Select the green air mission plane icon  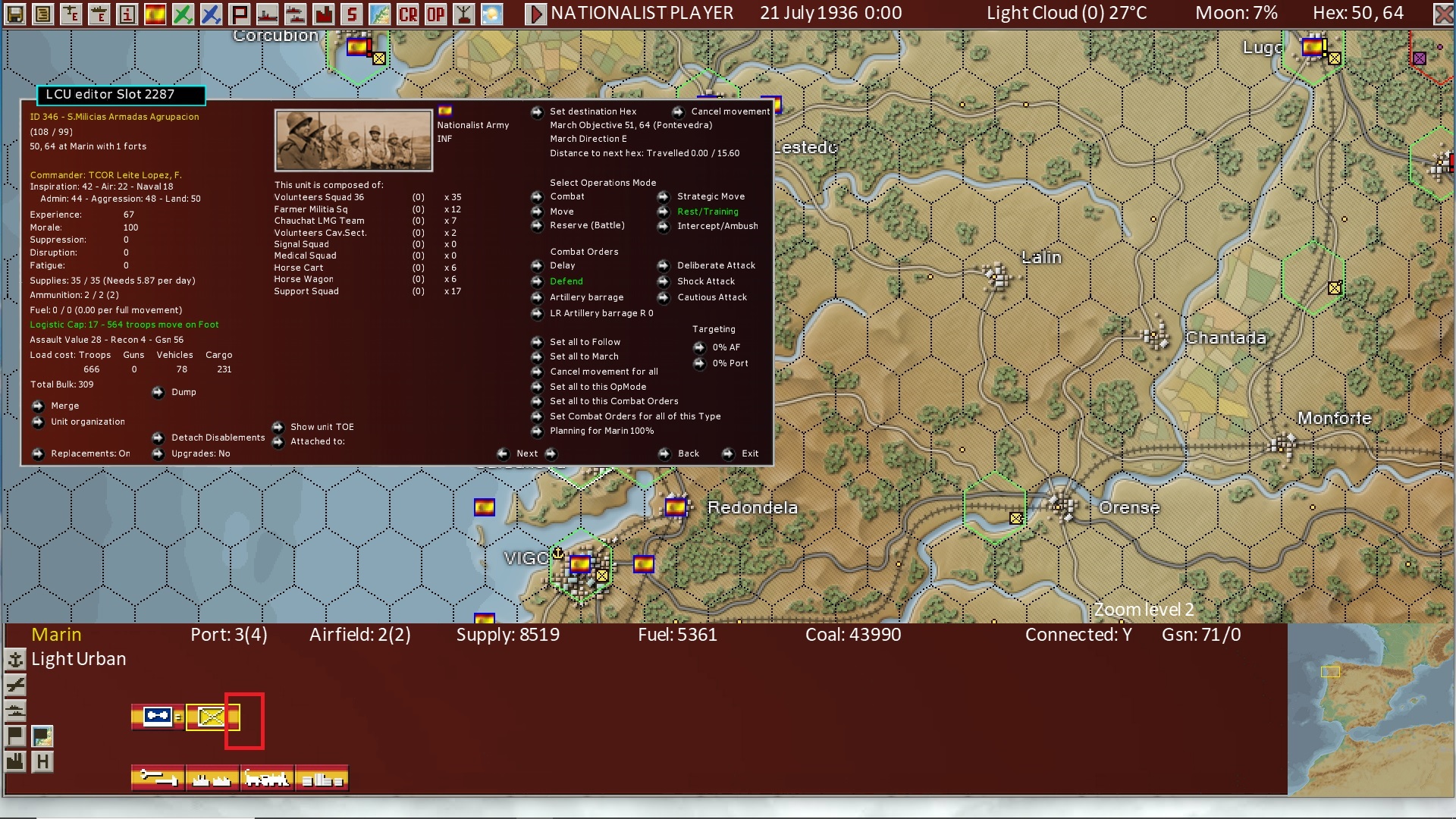pos(182,13)
